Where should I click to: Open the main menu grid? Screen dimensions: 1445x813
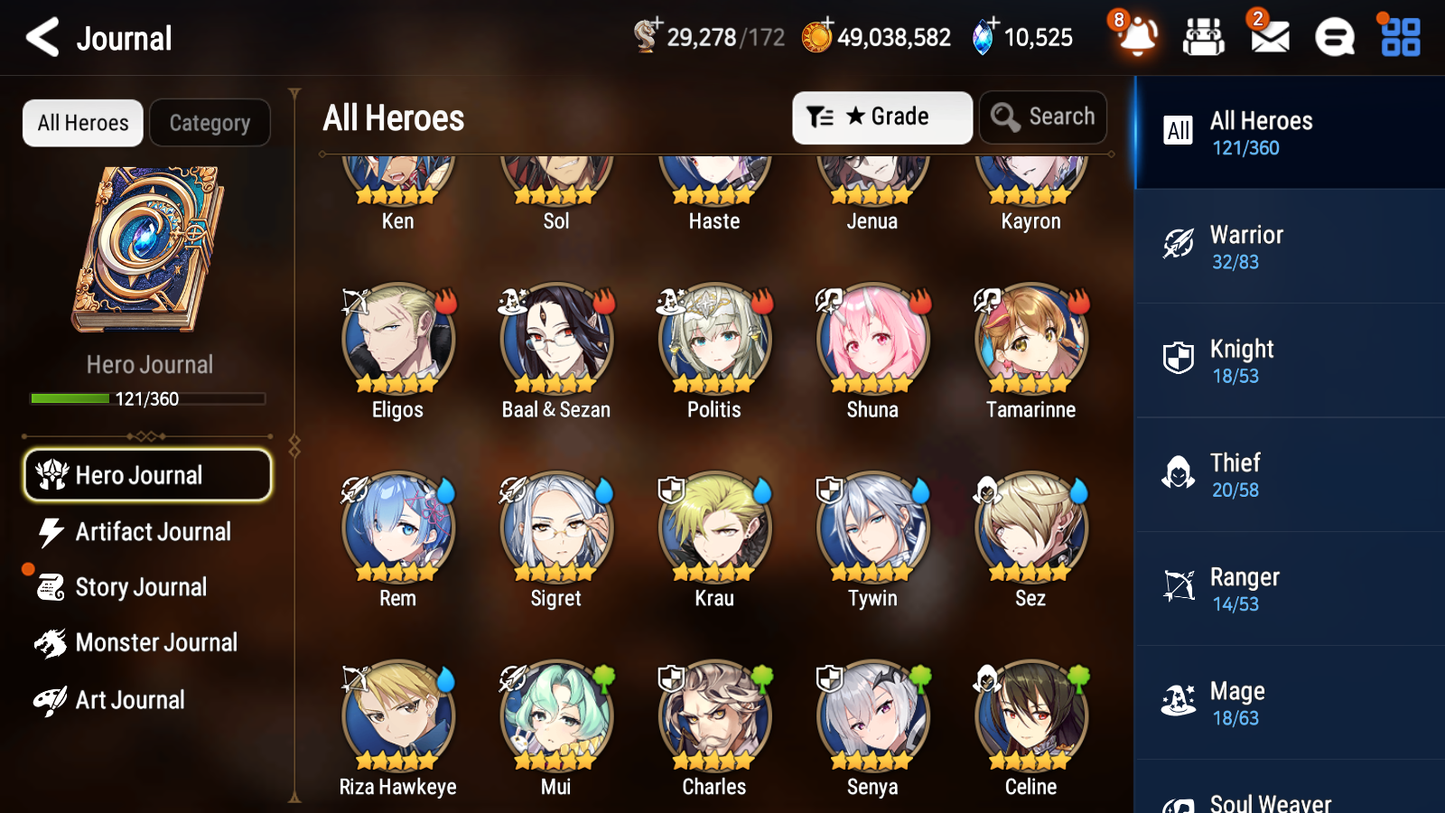click(x=1398, y=36)
